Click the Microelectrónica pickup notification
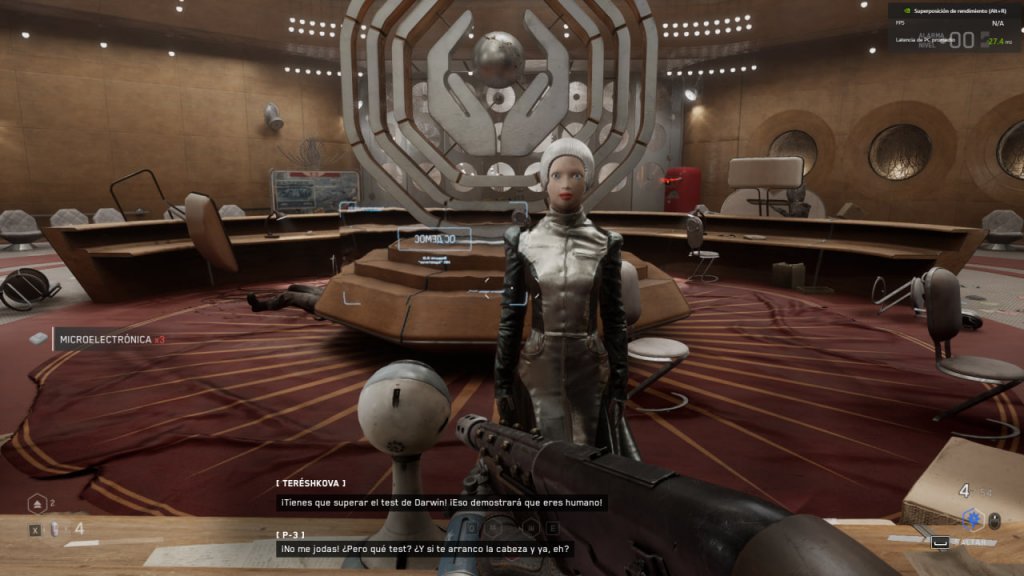Screen dimensions: 1024x576 click(98, 339)
